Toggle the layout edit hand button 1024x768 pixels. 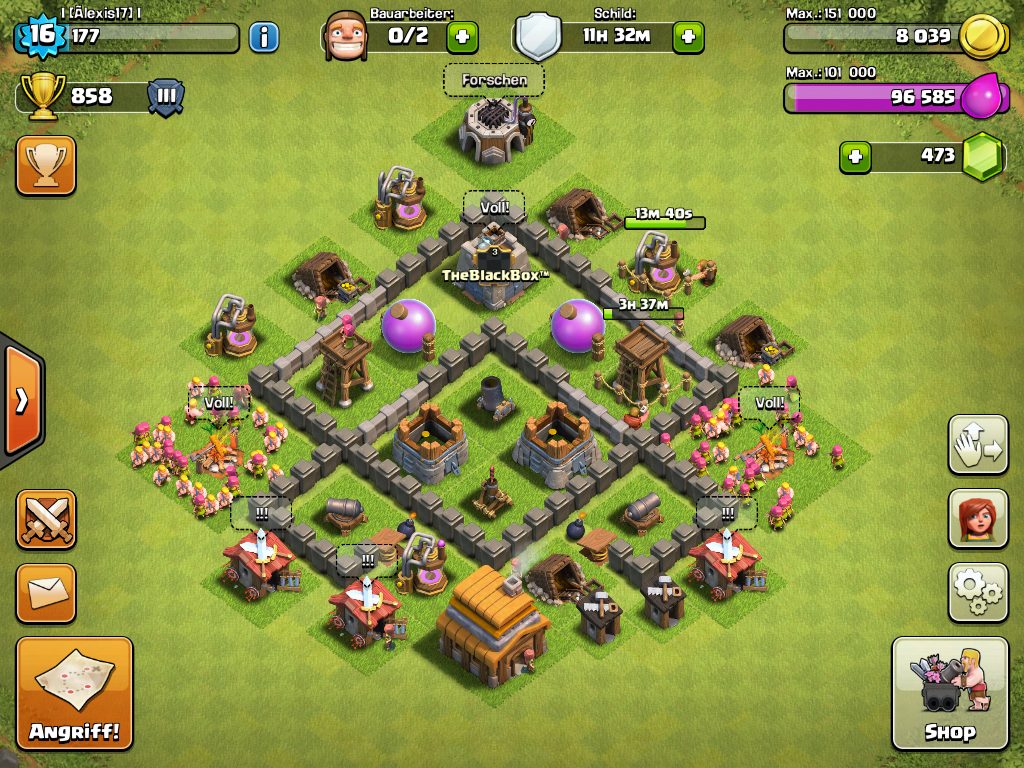click(x=977, y=444)
